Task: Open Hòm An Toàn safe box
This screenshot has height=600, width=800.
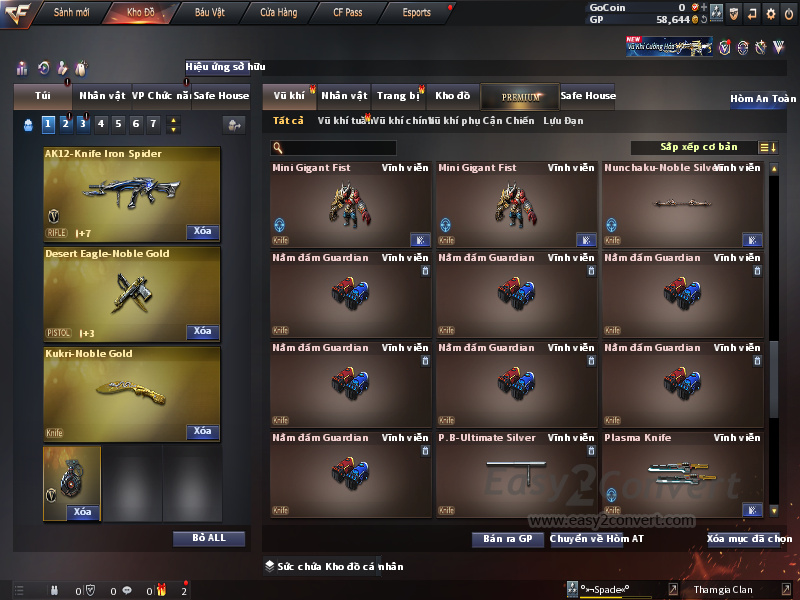Action: [x=763, y=99]
